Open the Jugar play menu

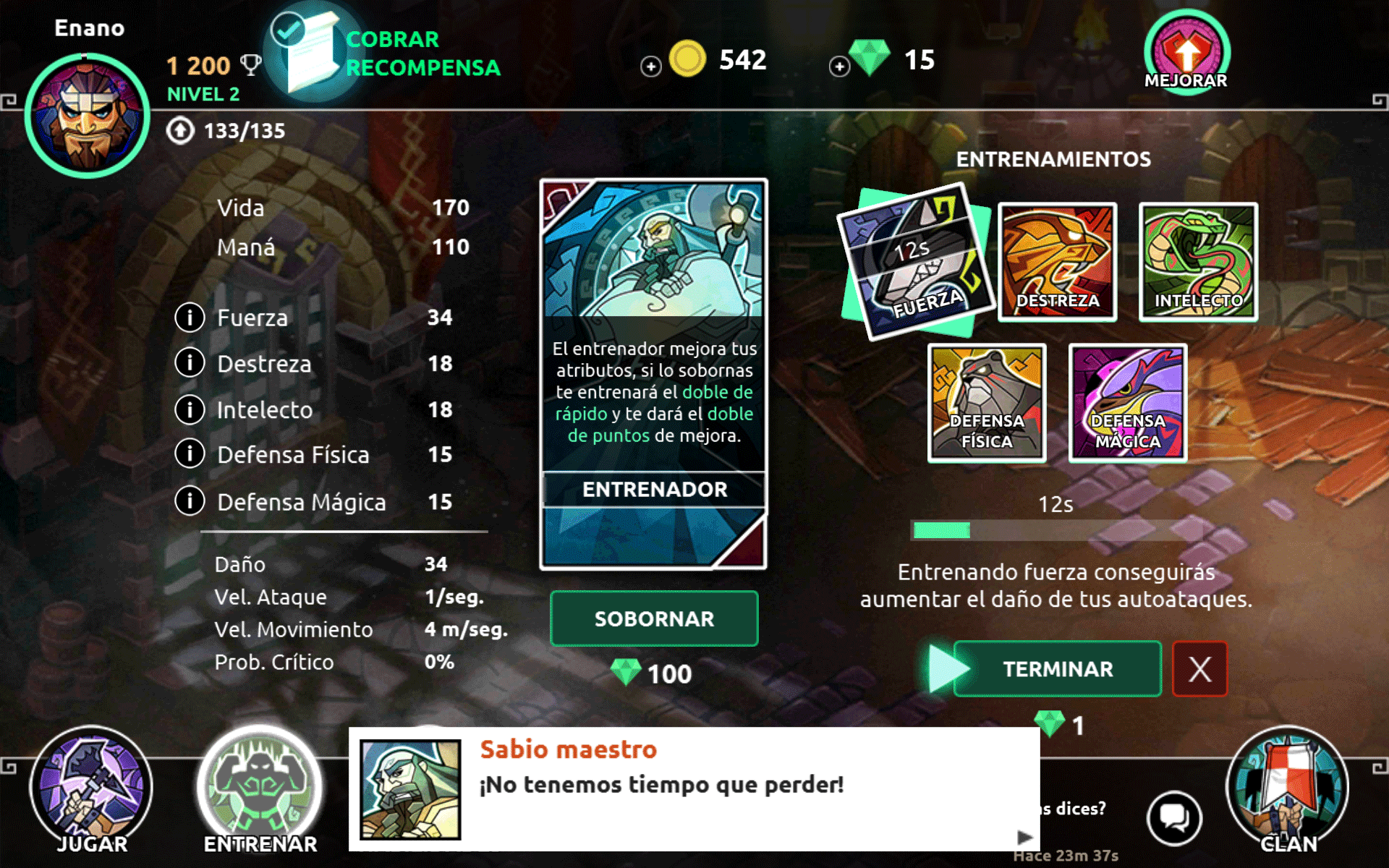pos(91,790)
